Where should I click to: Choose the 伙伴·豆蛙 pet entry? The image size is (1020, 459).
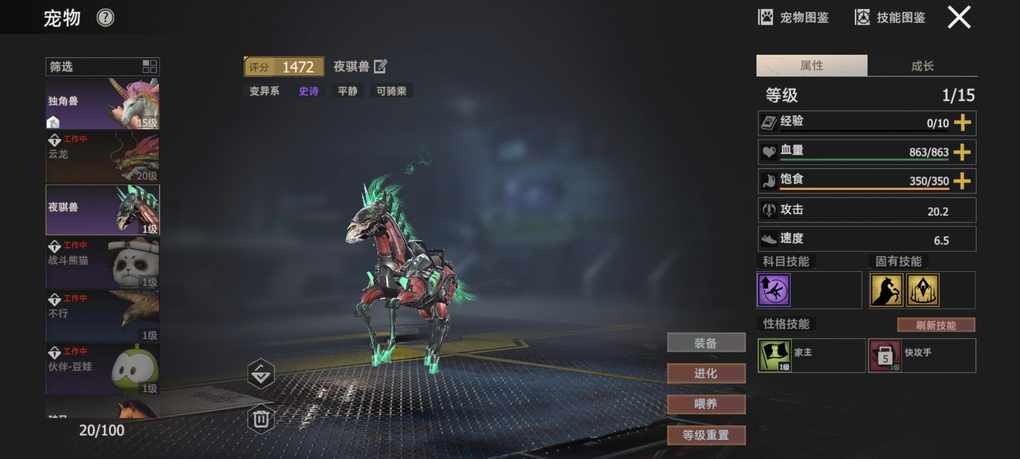point(102,368)
